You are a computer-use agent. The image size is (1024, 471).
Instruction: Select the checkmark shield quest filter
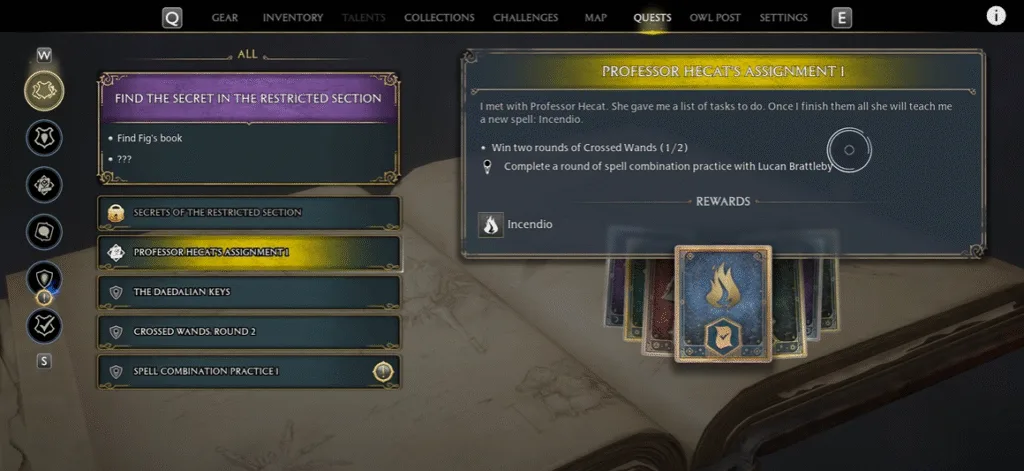(x=45, y=324)
